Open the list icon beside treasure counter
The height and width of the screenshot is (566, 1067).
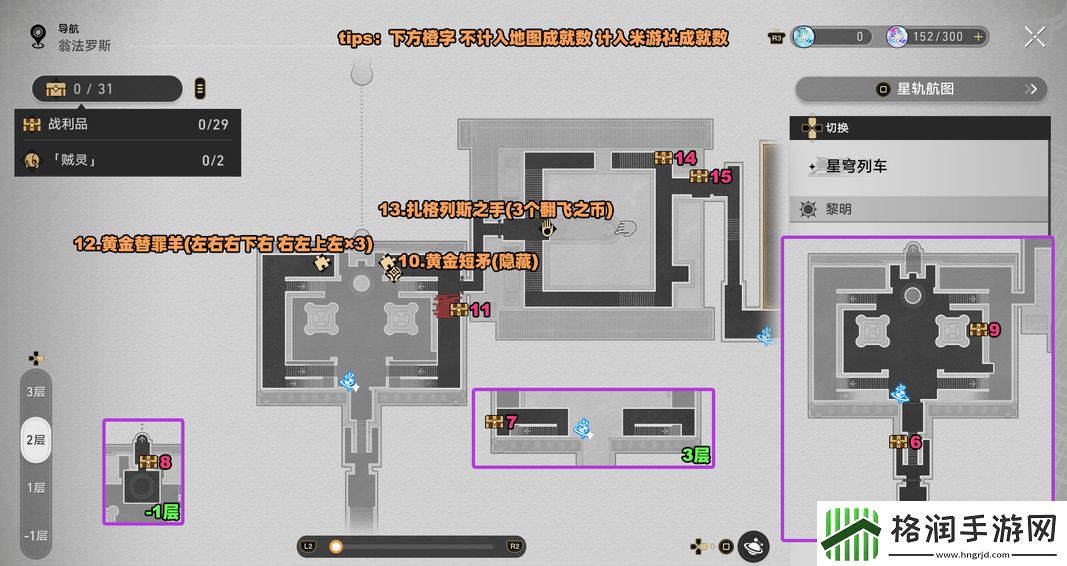(x=200, y=89)
